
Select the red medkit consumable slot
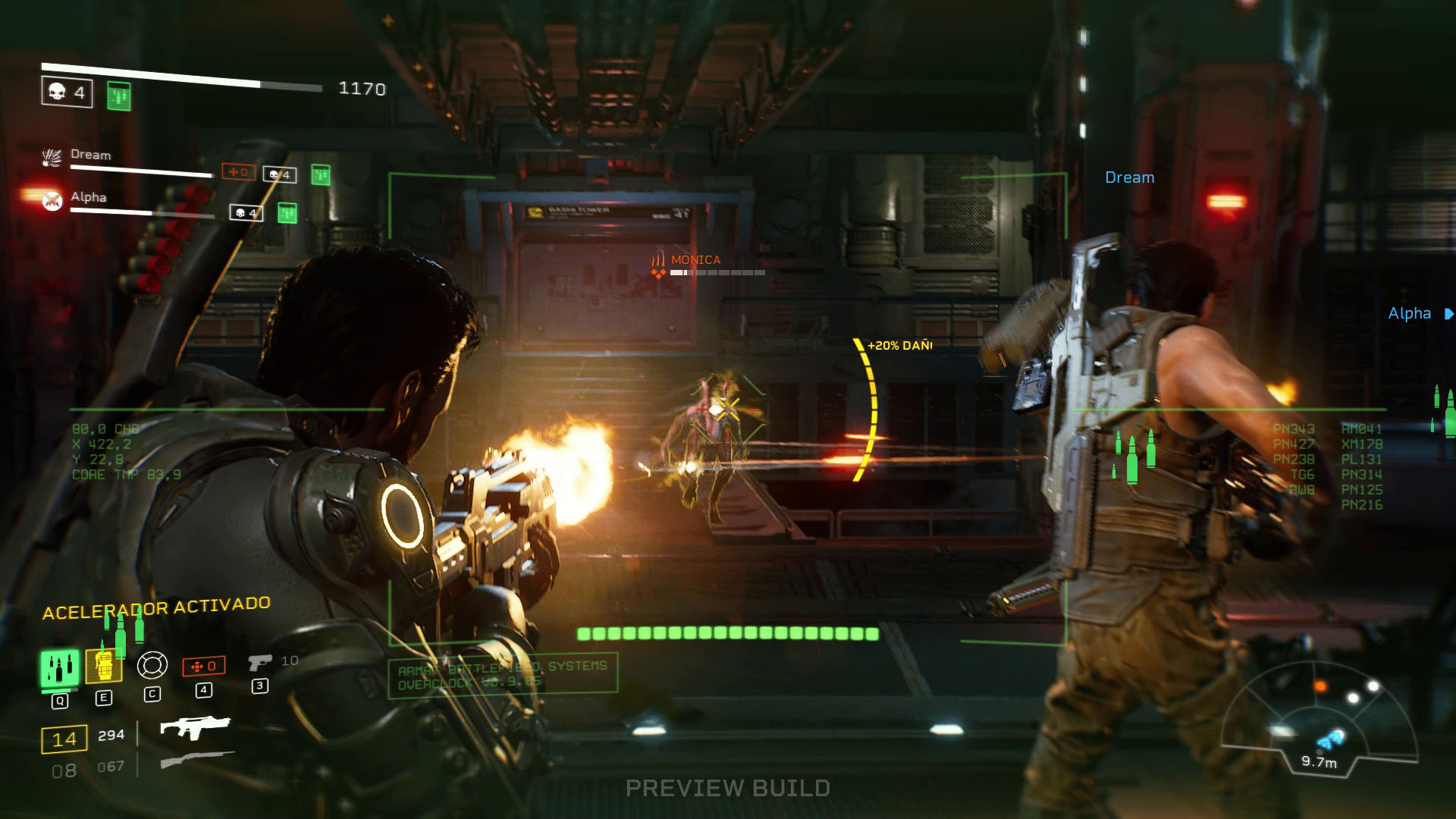pyautogui.click(x=203, y=666)
